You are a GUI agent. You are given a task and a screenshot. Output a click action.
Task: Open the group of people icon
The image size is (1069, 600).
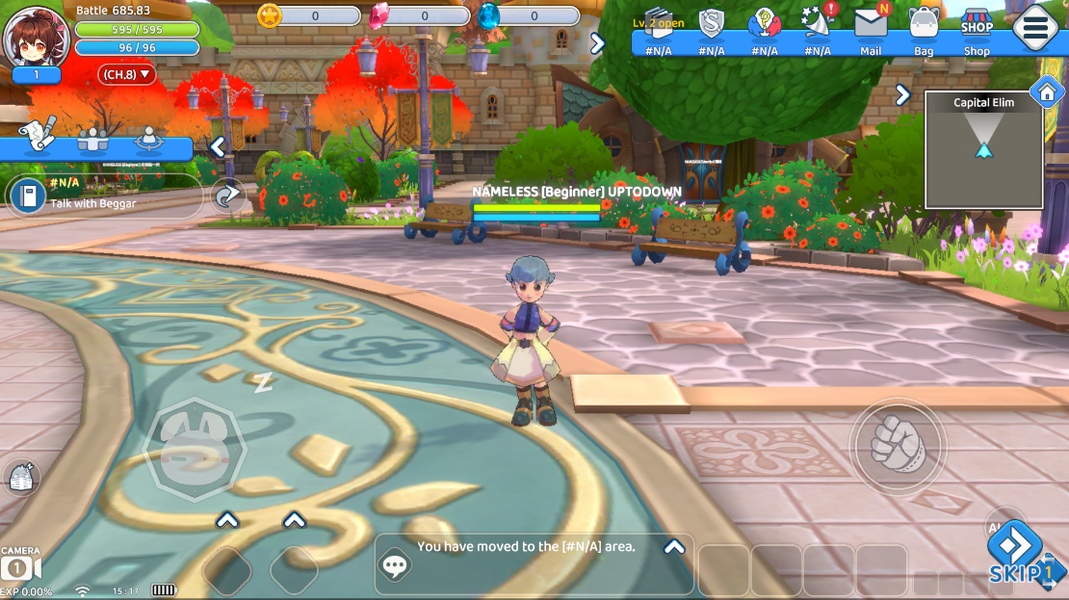click(93, 140)
